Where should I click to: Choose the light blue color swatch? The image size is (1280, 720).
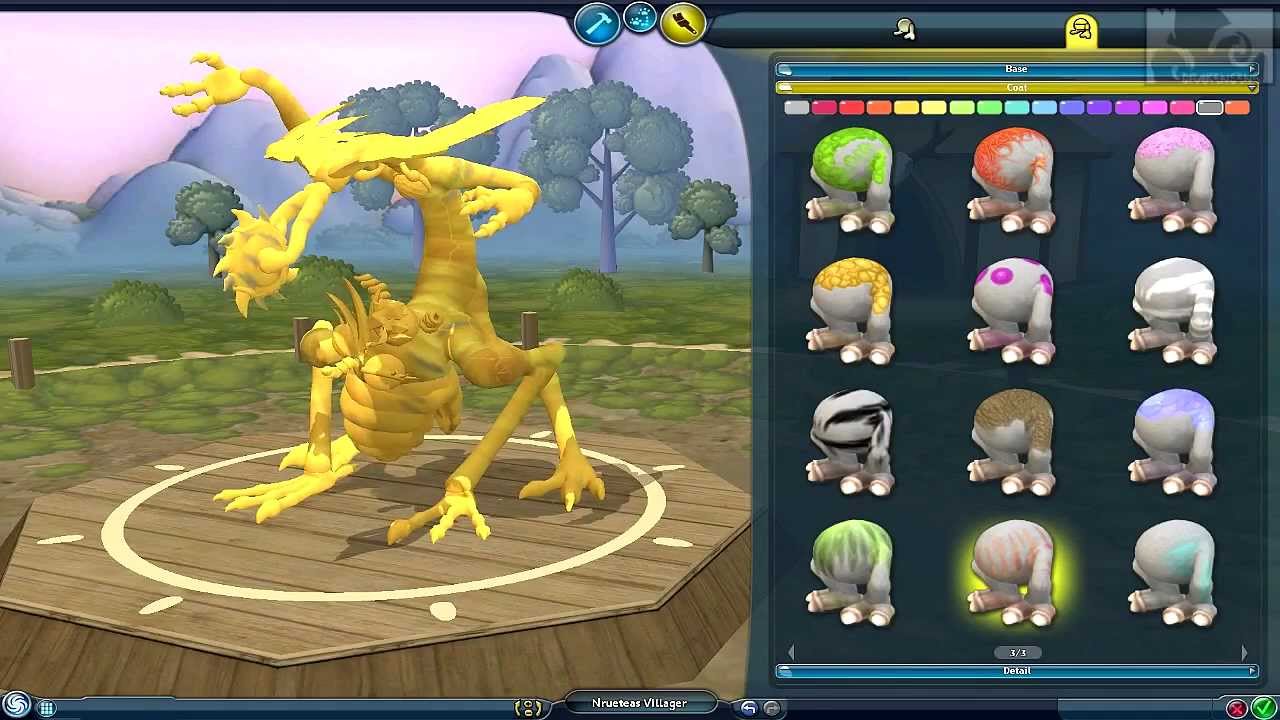[x=1044, y=107]
